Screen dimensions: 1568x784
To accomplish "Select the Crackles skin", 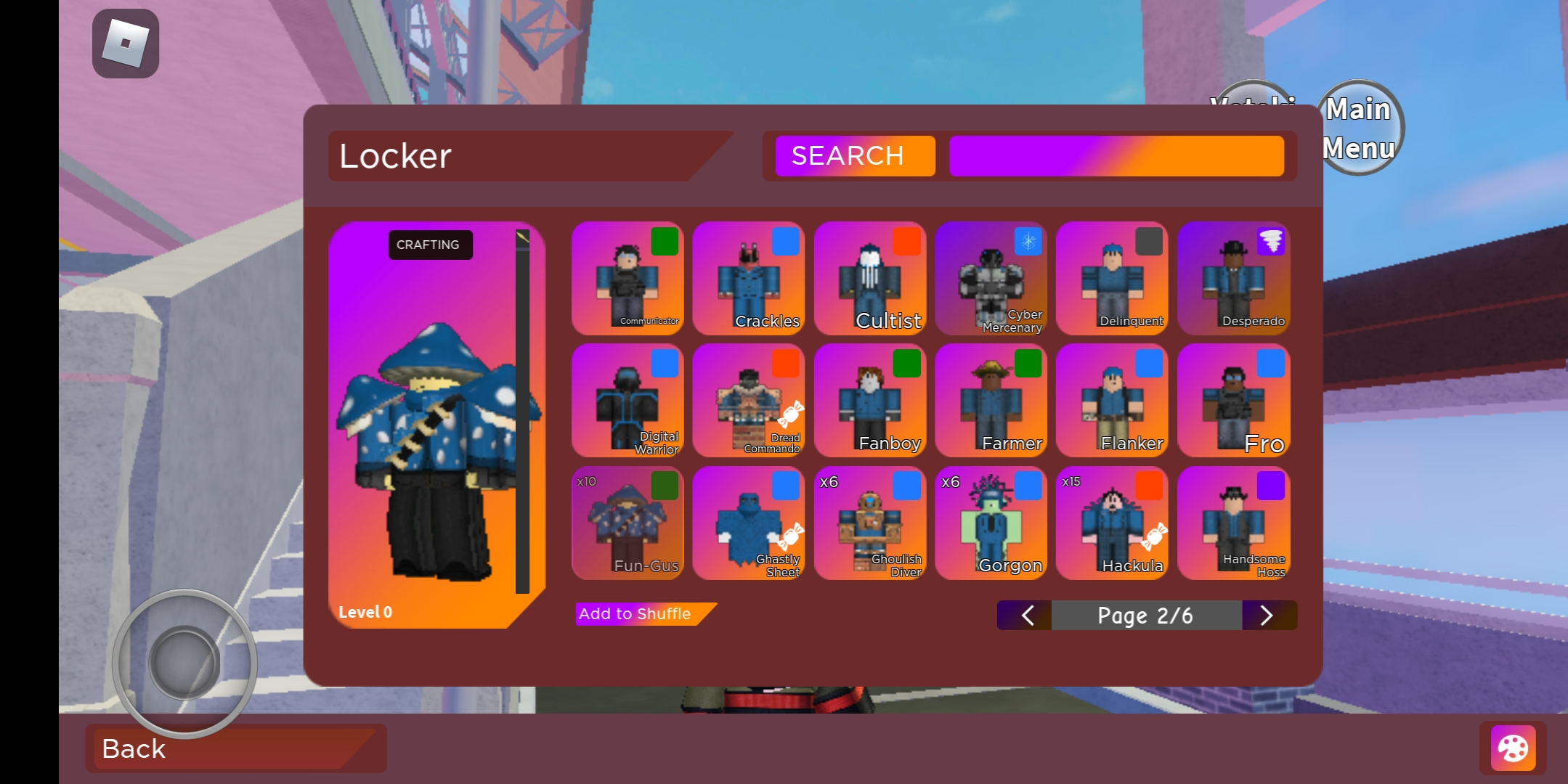I will tap(748, 279).
